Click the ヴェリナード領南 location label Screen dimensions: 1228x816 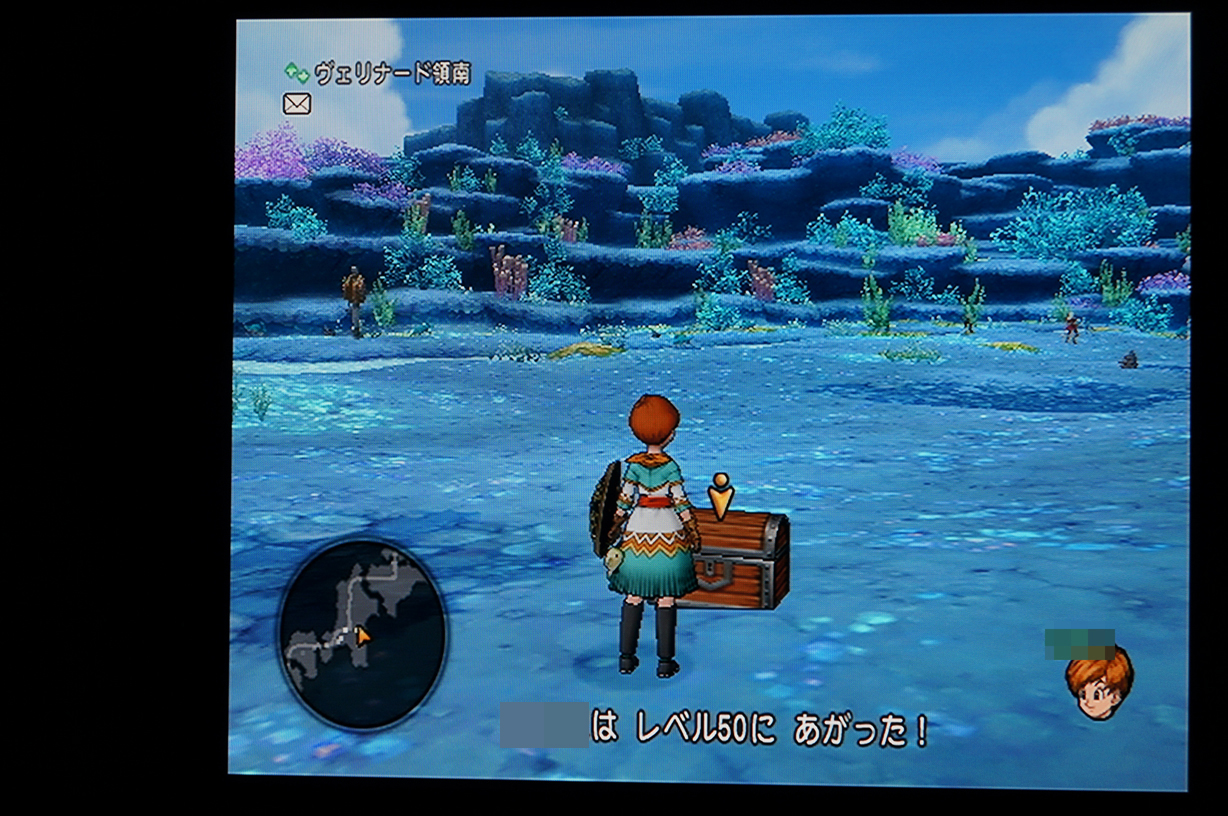click(x=391, y=73)
